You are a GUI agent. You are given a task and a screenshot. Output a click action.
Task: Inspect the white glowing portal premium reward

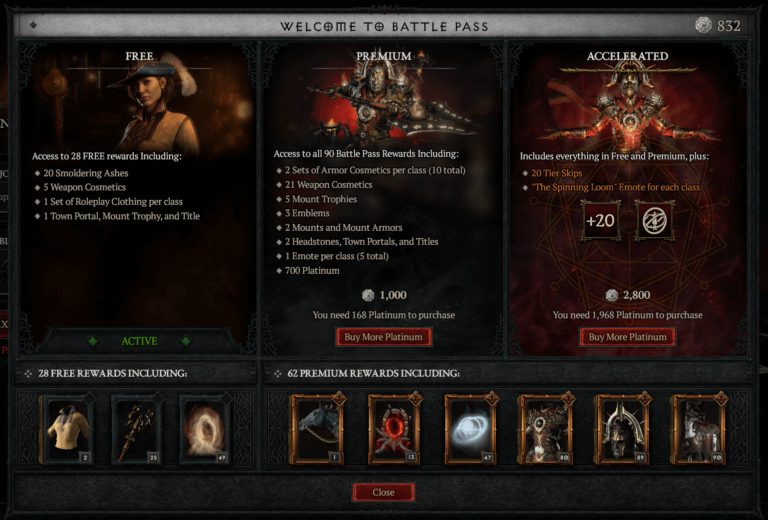click(x=470, y=429)
